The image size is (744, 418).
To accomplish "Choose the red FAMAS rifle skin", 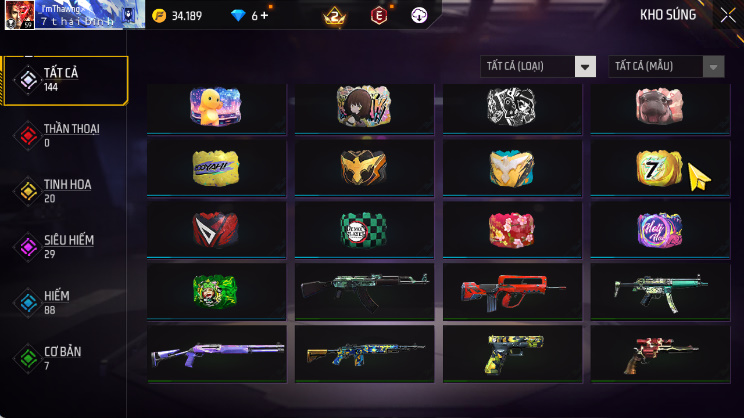I will (511, 291).
